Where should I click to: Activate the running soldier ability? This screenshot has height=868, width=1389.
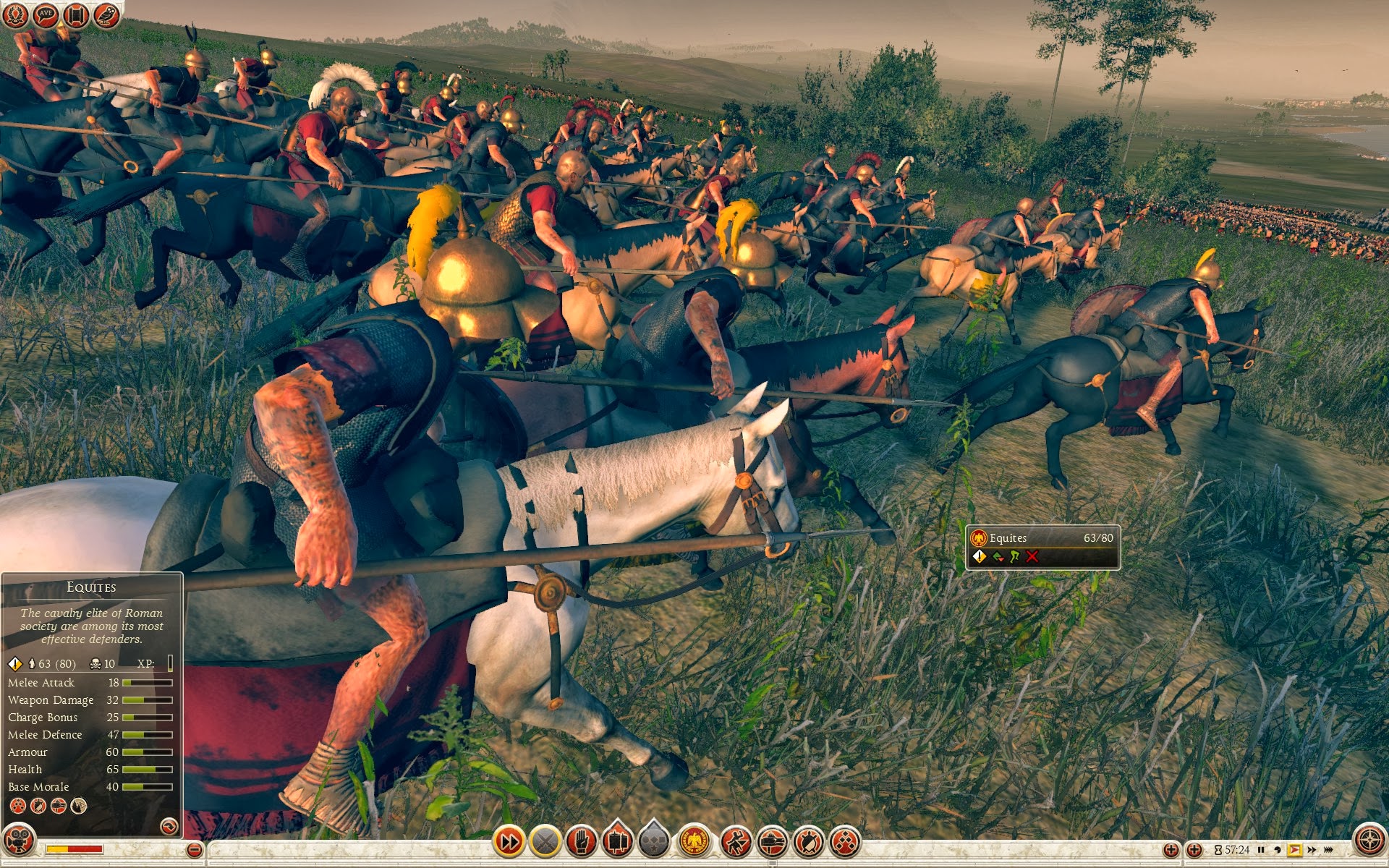pyautogui.click(x=736, y=841)
